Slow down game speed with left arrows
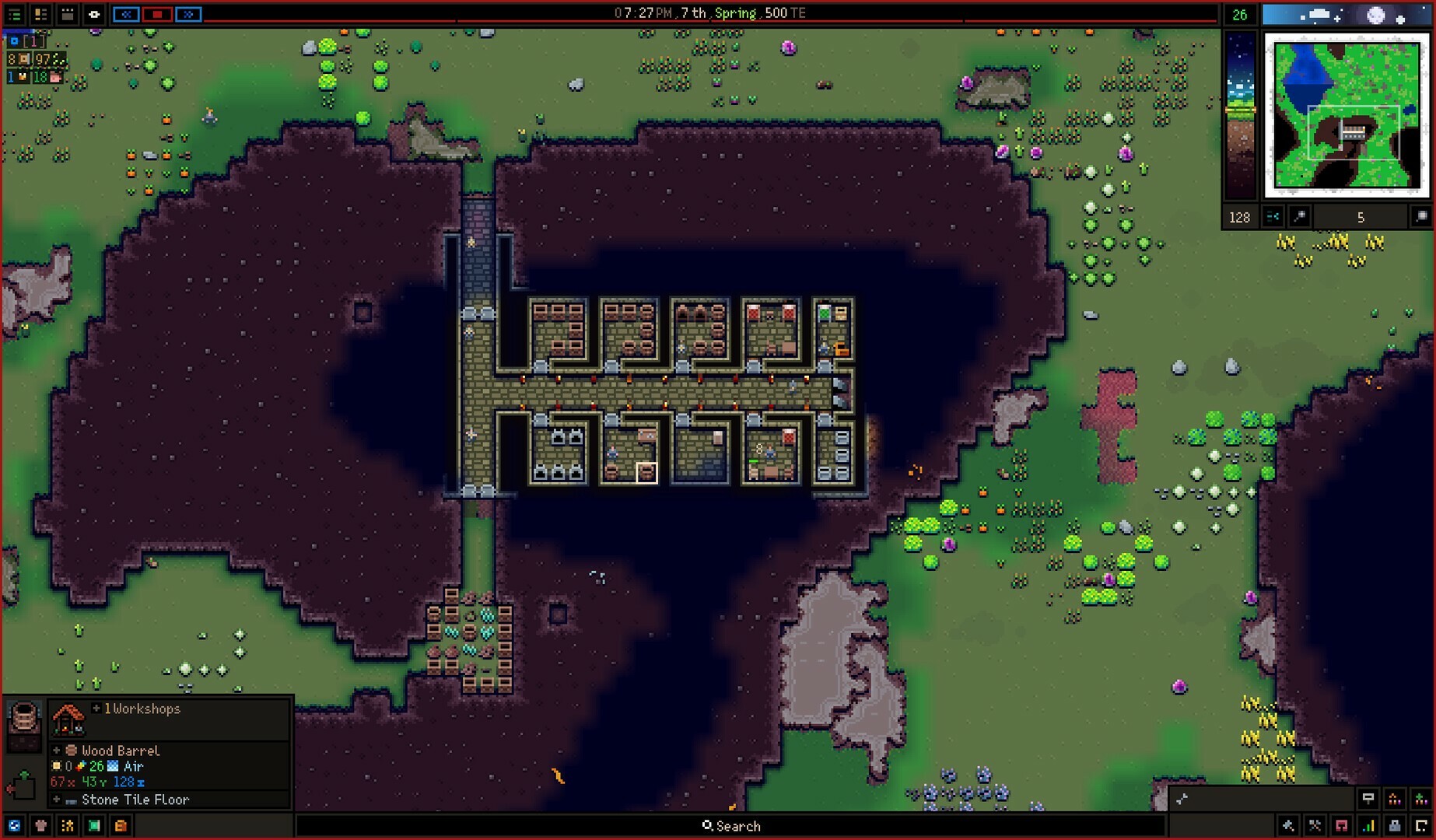Viewport: 1436px width, 840px height. 126,14
